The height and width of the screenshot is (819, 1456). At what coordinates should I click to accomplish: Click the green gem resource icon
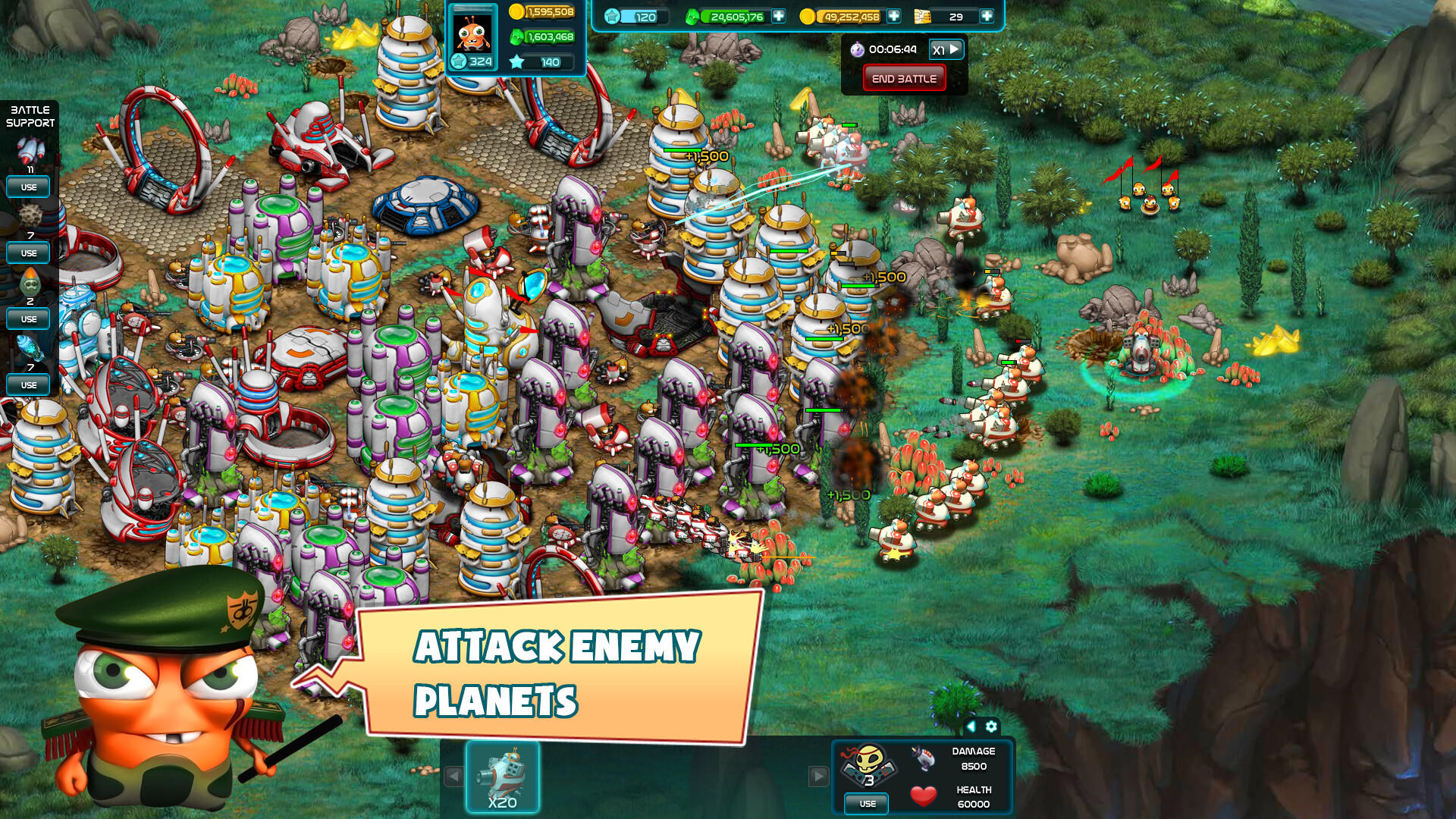tap(692, 17)
